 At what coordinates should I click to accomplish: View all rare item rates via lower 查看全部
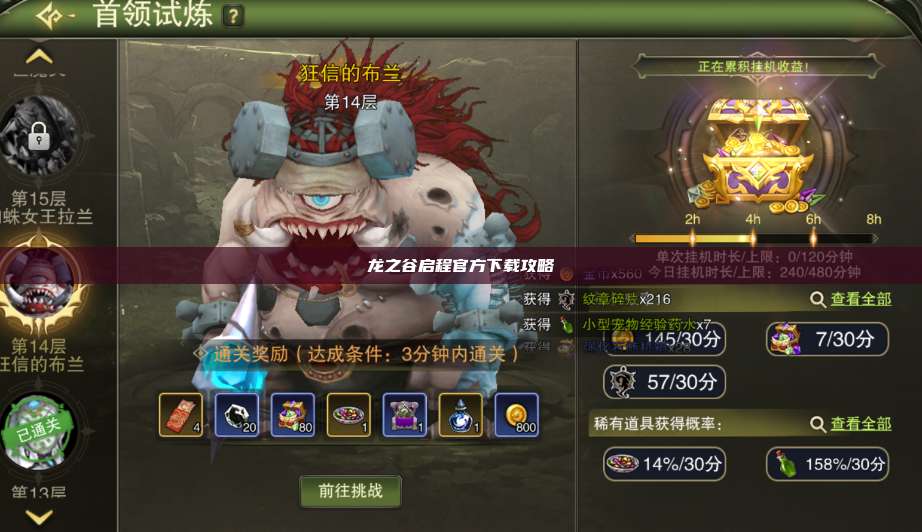coord(850,424)
